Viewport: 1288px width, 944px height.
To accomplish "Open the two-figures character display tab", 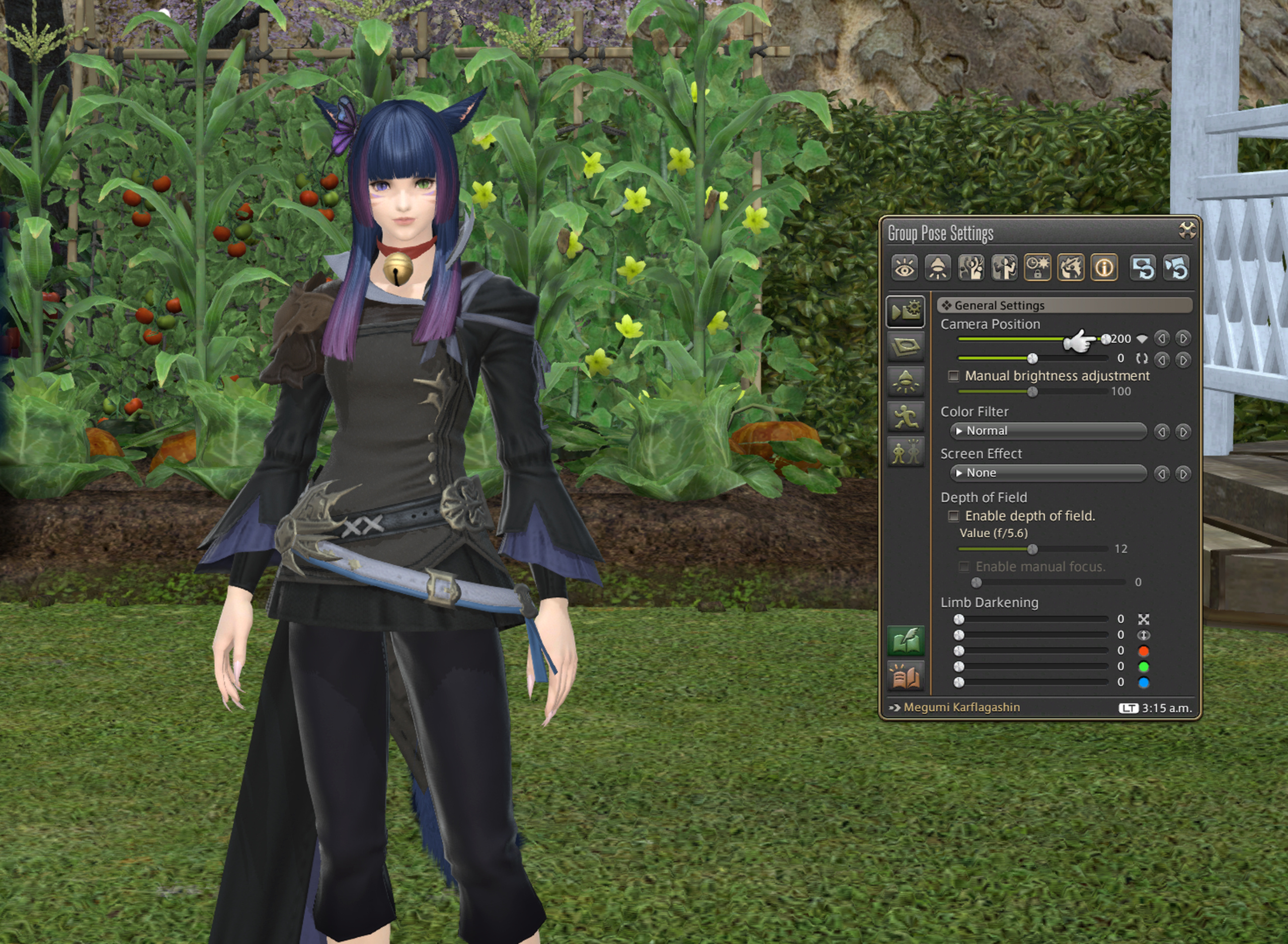I will tap(906, 452).
